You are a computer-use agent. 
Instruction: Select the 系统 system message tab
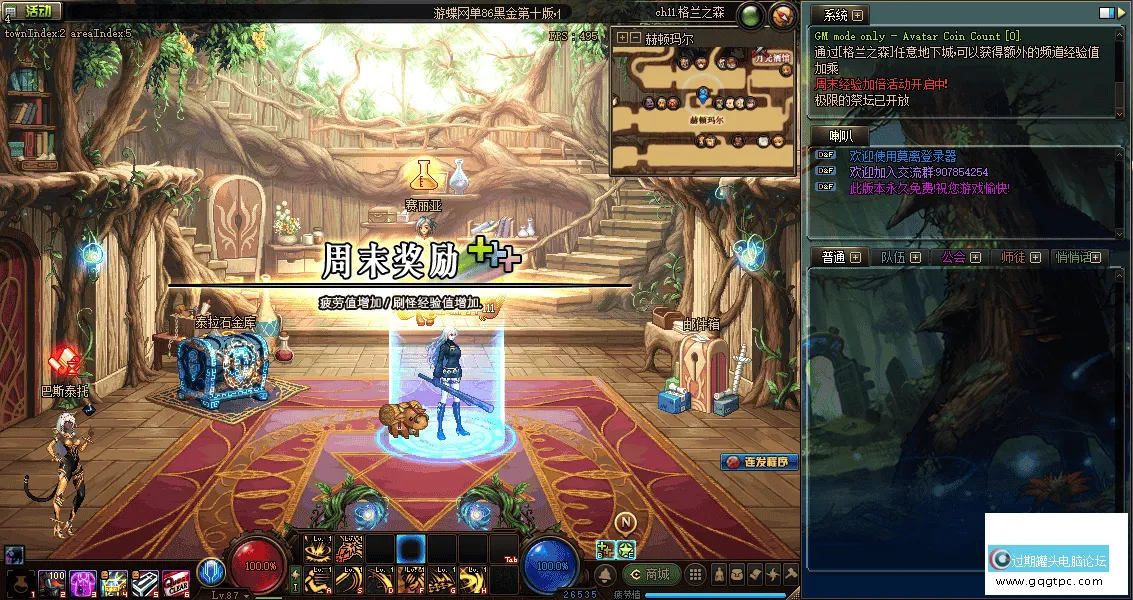click(x=835, y=15)
